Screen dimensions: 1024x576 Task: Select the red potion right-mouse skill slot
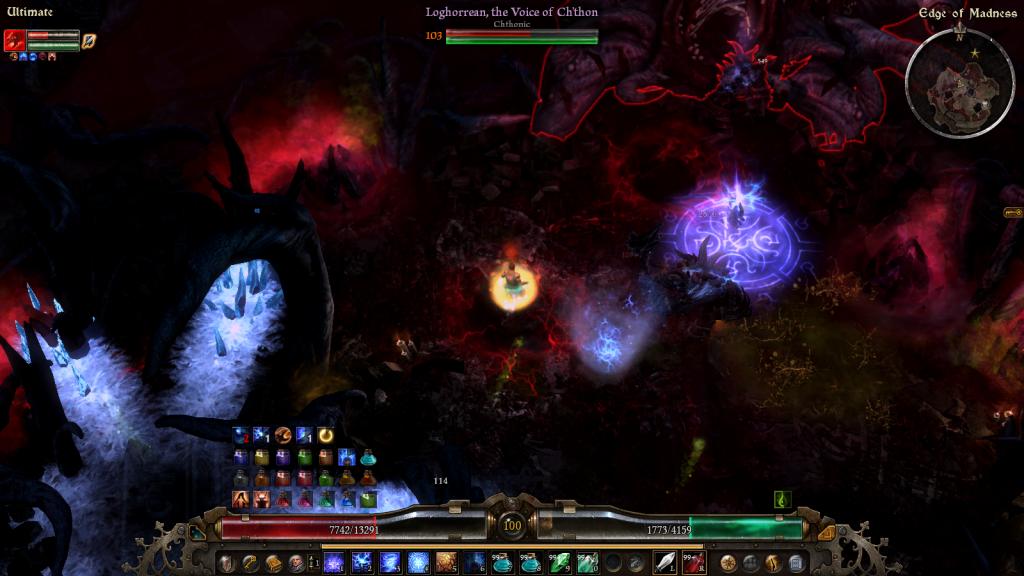click(693, 562)
